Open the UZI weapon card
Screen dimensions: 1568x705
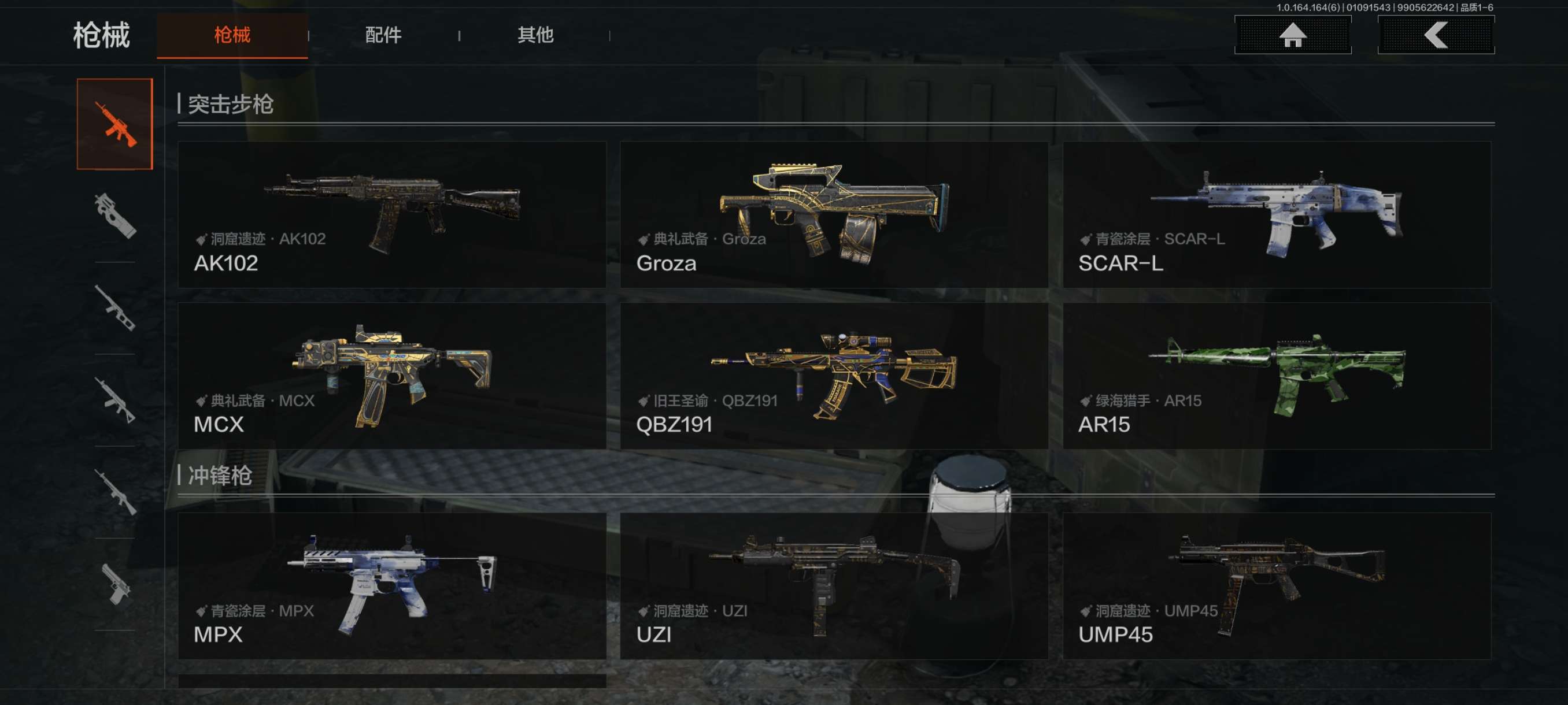pyautogui.click(x=834, y=586)
